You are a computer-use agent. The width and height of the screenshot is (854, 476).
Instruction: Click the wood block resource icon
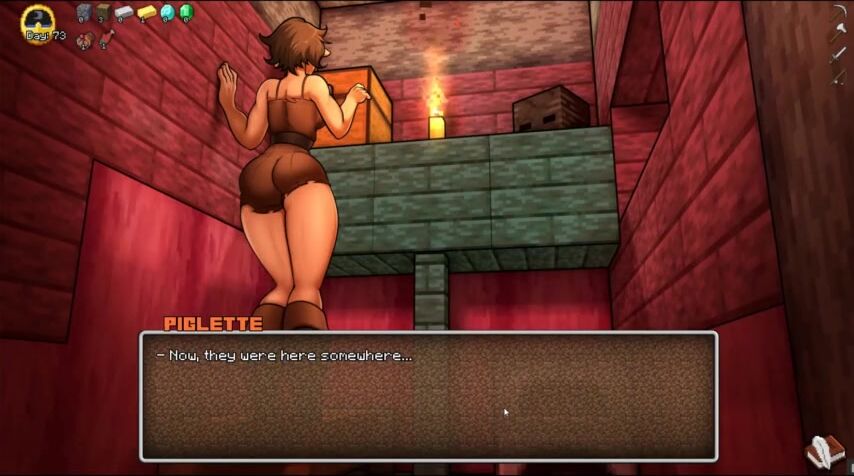coord(104,12)
